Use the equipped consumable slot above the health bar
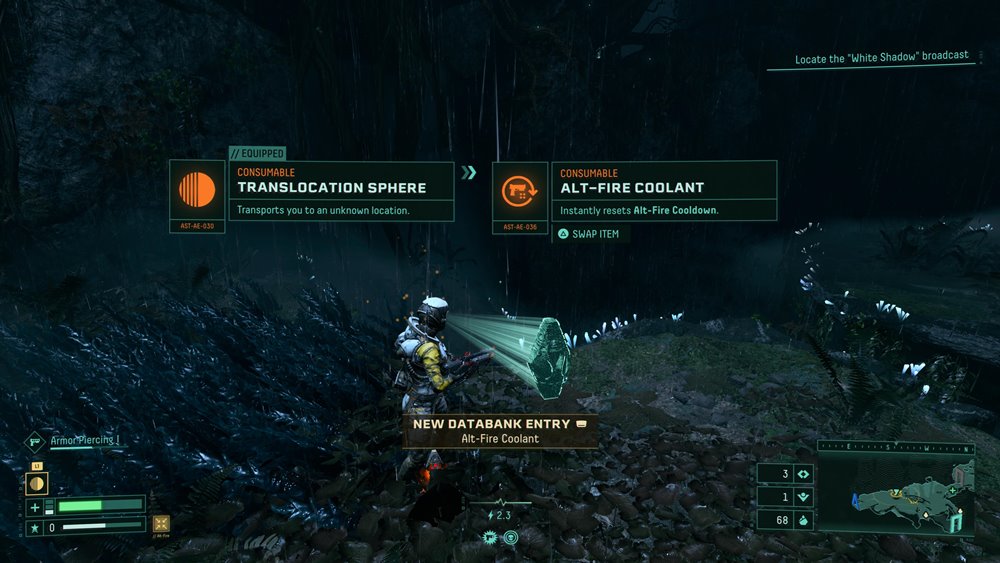Screen dimensions: 1000x563 tap(35, 484)
